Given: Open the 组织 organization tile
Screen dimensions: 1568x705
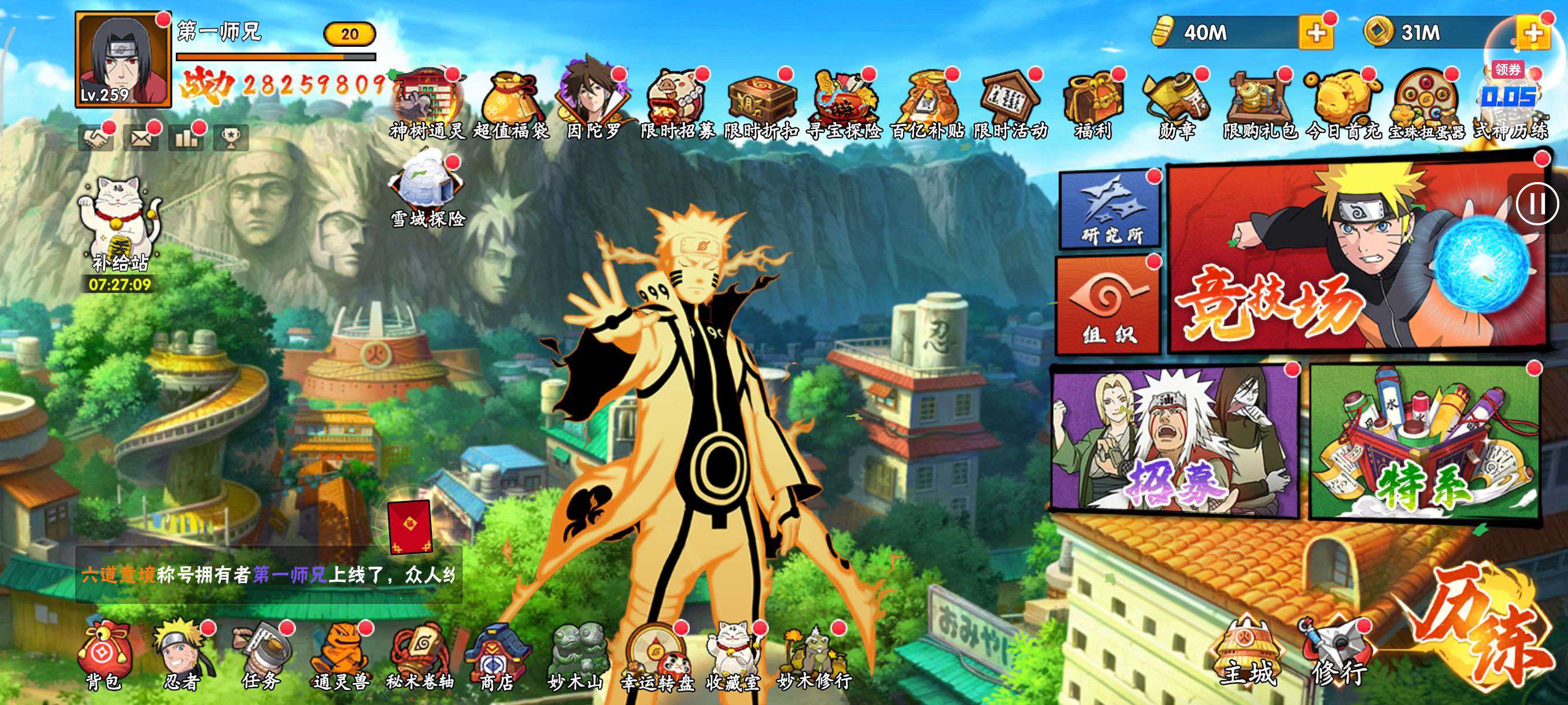Looking at the screenshot, I should [1108, 305].
